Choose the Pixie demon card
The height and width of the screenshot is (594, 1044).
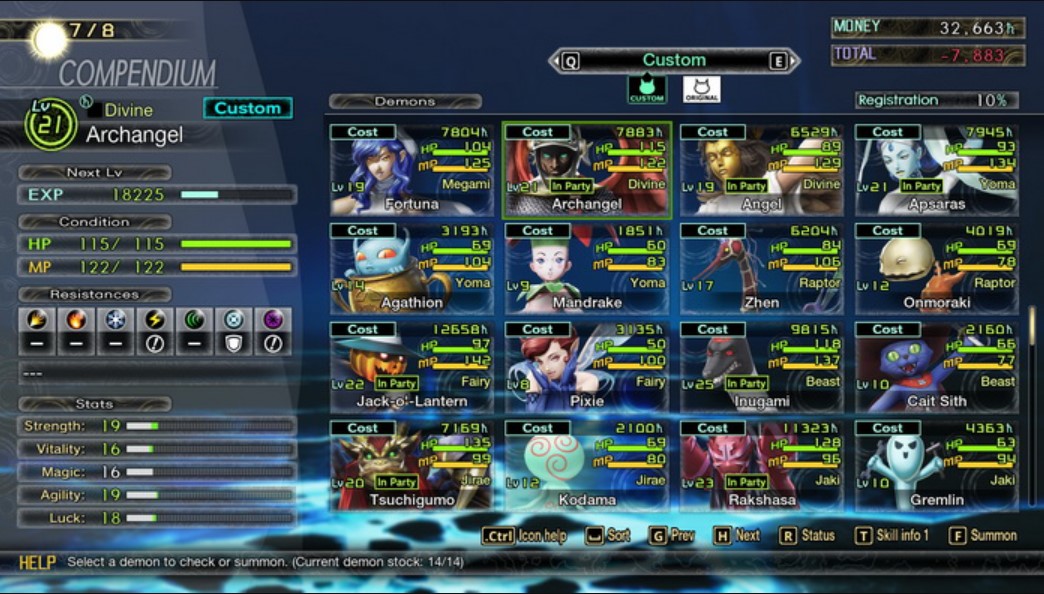(x=587, y=367)
